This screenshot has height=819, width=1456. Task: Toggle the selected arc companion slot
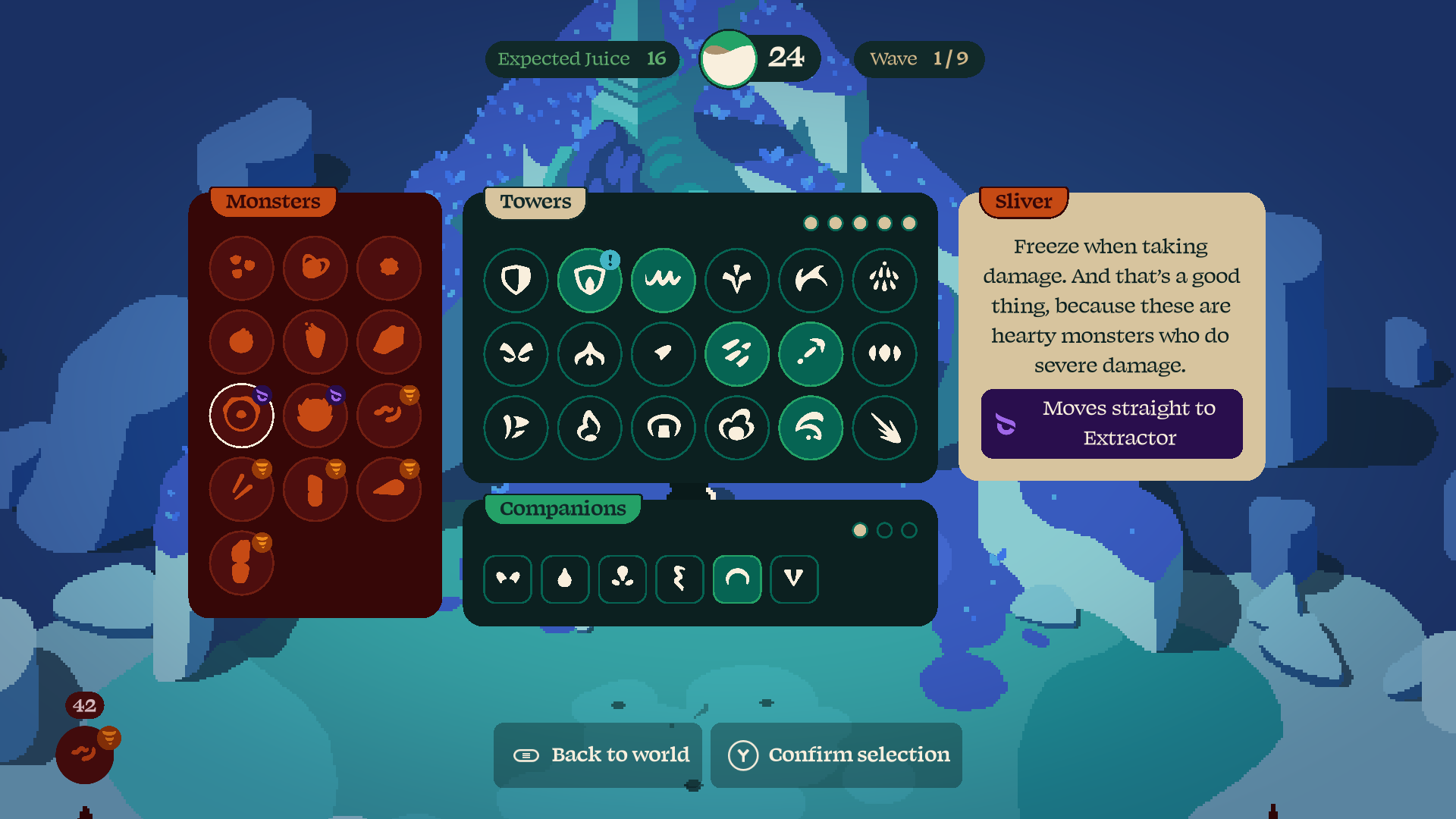pos(737,579)
